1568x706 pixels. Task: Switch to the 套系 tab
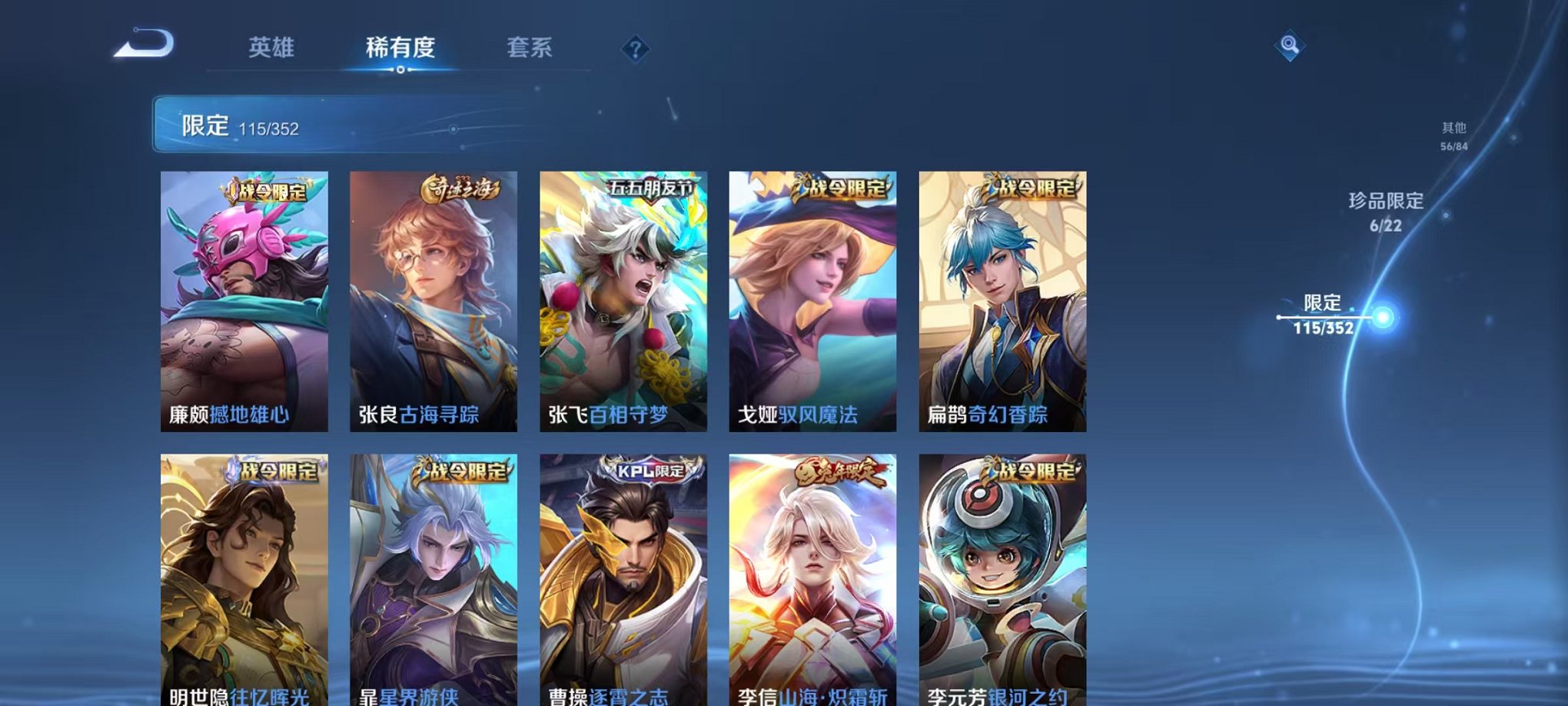click(x=531, y=46)
